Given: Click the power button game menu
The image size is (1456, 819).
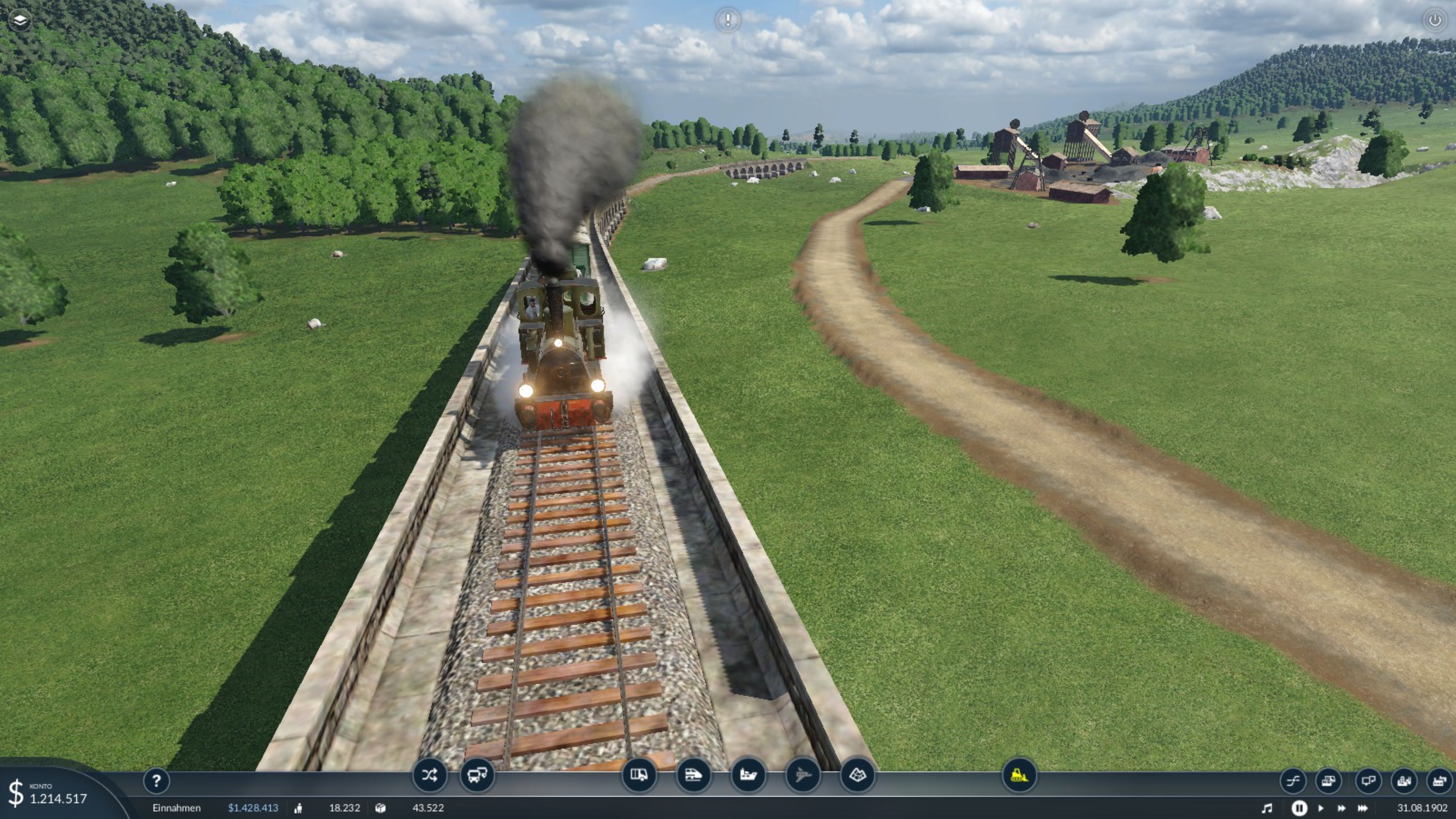Looking at the screenshot, I should (x=1435, y=20).
